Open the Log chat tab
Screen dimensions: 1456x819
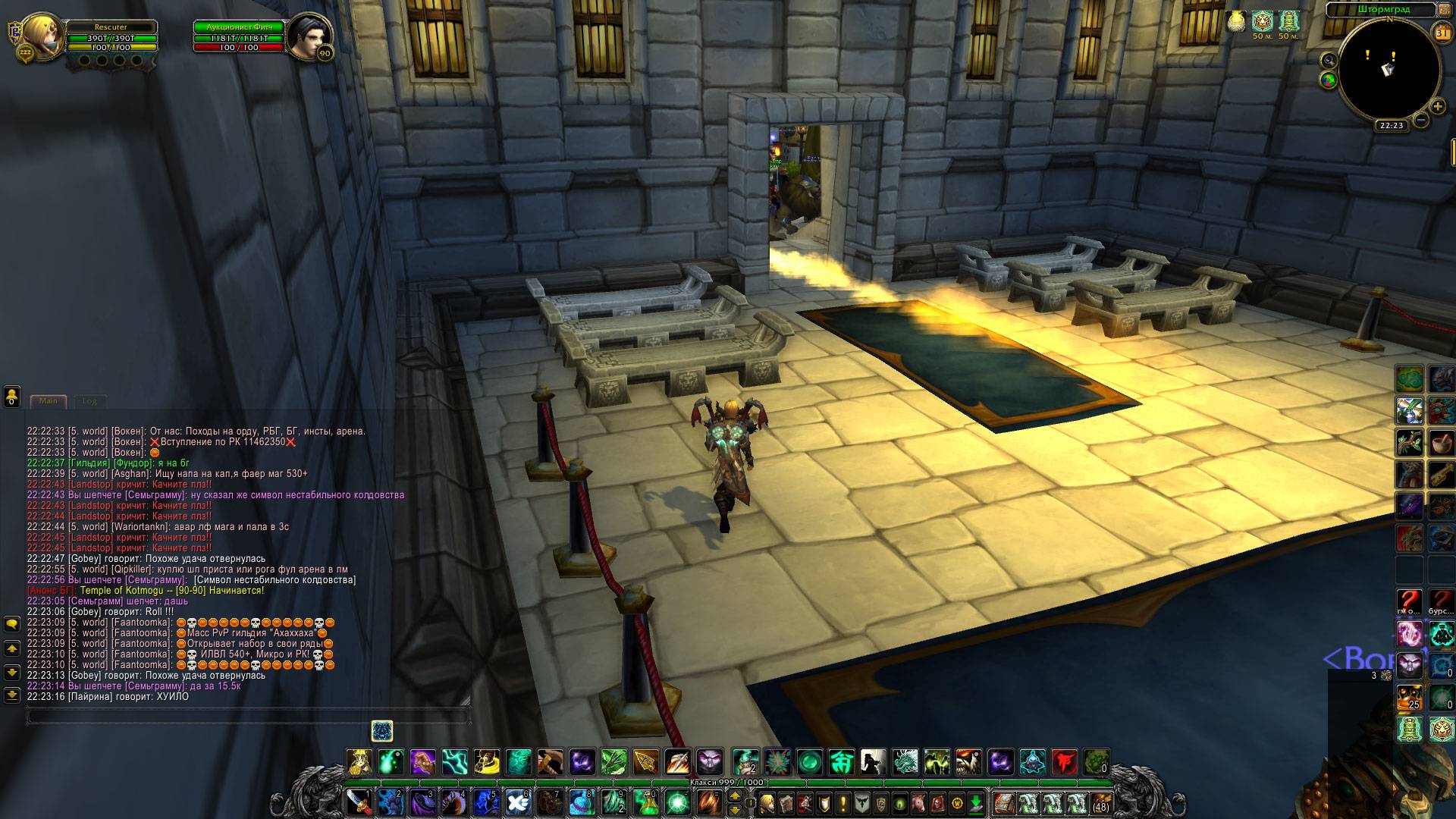coord(89,401)
